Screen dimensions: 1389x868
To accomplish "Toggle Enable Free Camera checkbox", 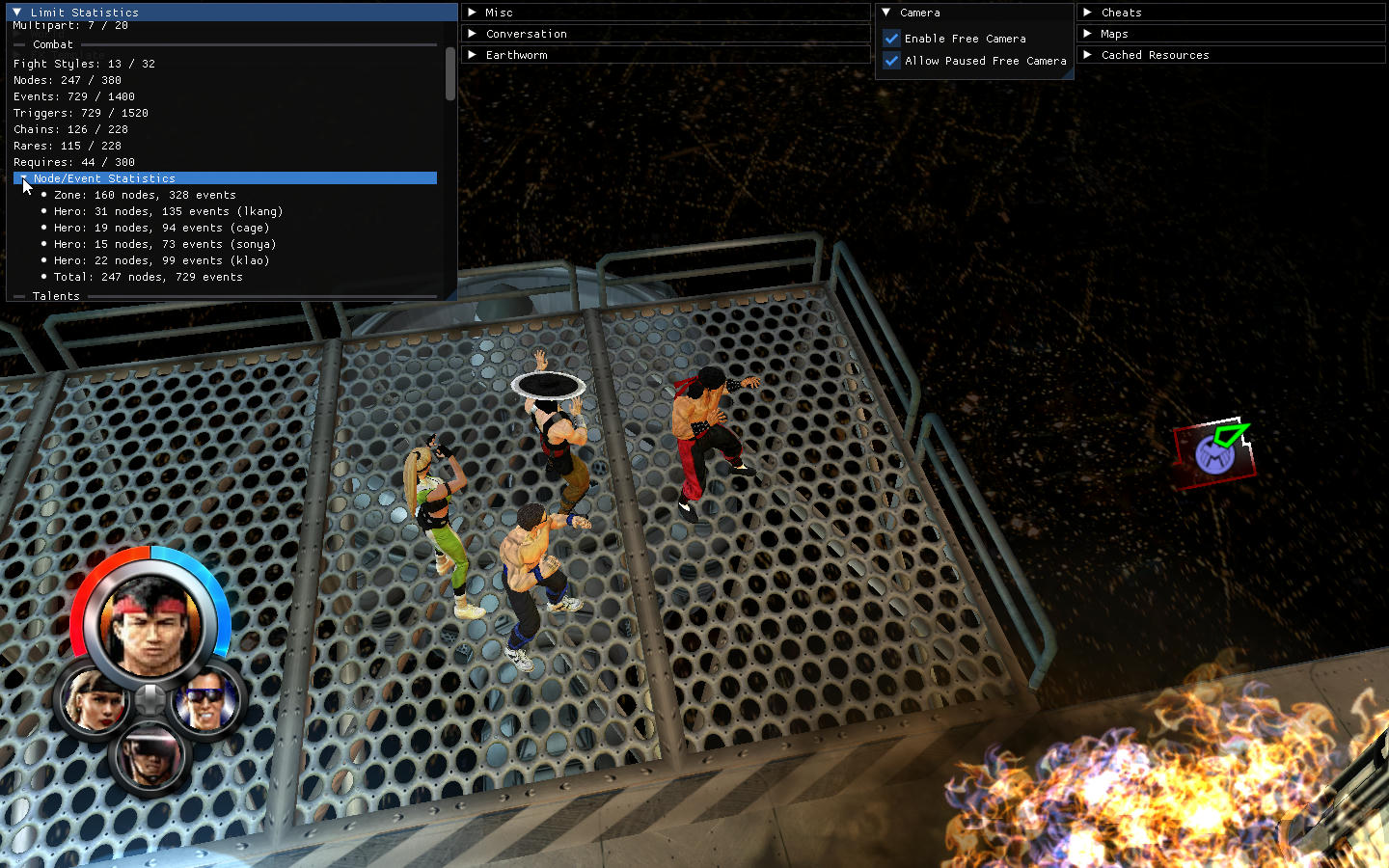I will tap(892, 39).
